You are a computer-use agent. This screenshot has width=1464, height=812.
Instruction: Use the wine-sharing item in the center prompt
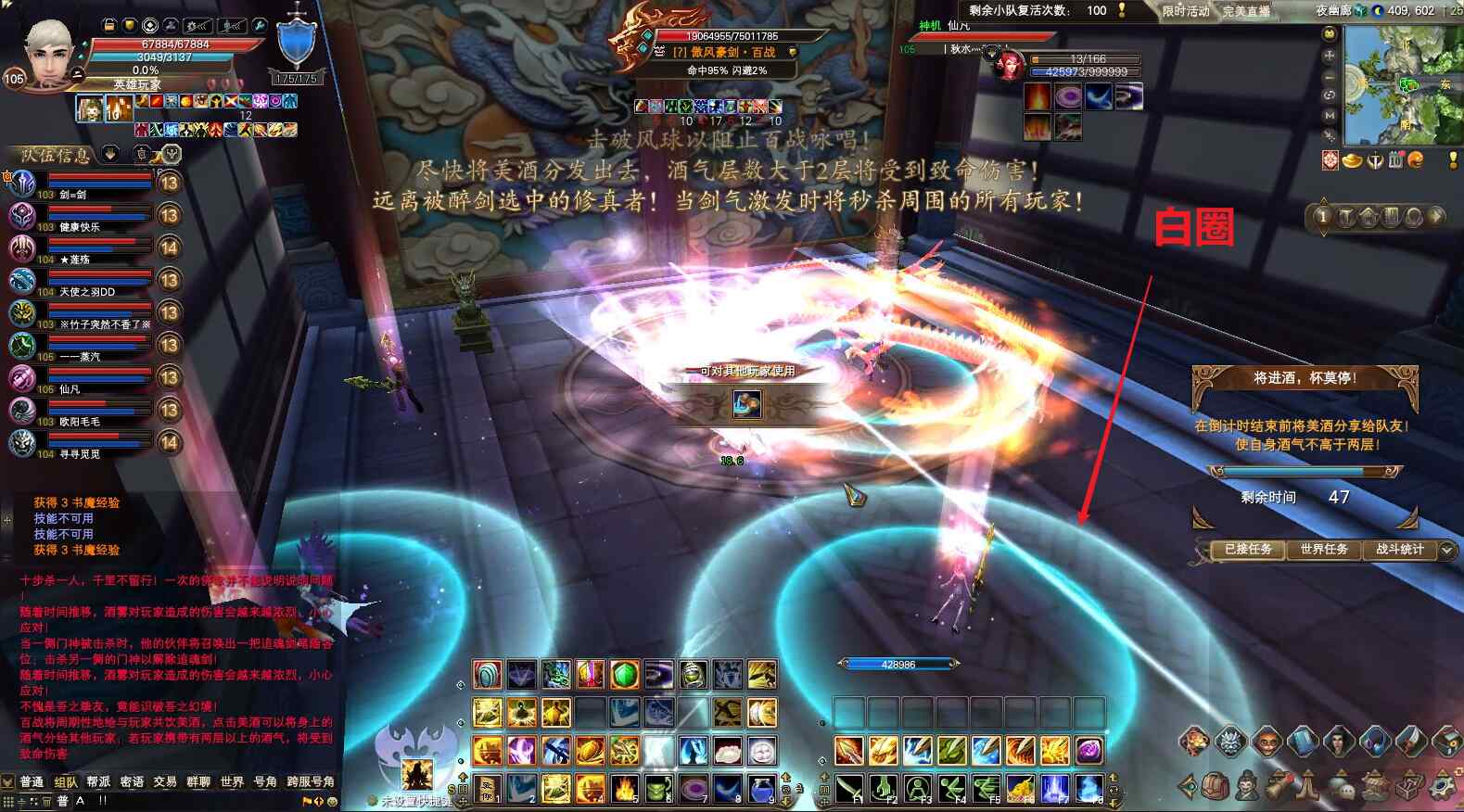click(746, 402)
